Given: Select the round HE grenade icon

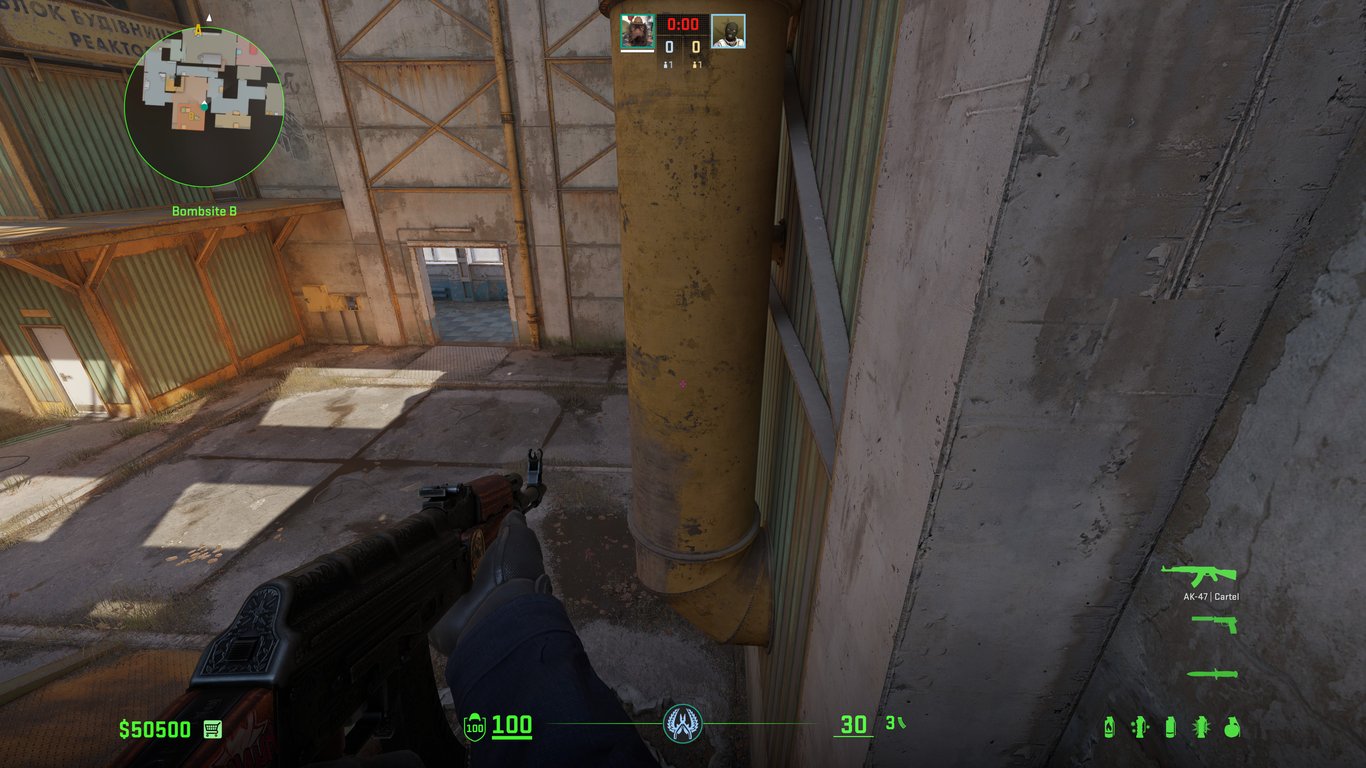Looking at the screenshot, I should [1232, 727].
